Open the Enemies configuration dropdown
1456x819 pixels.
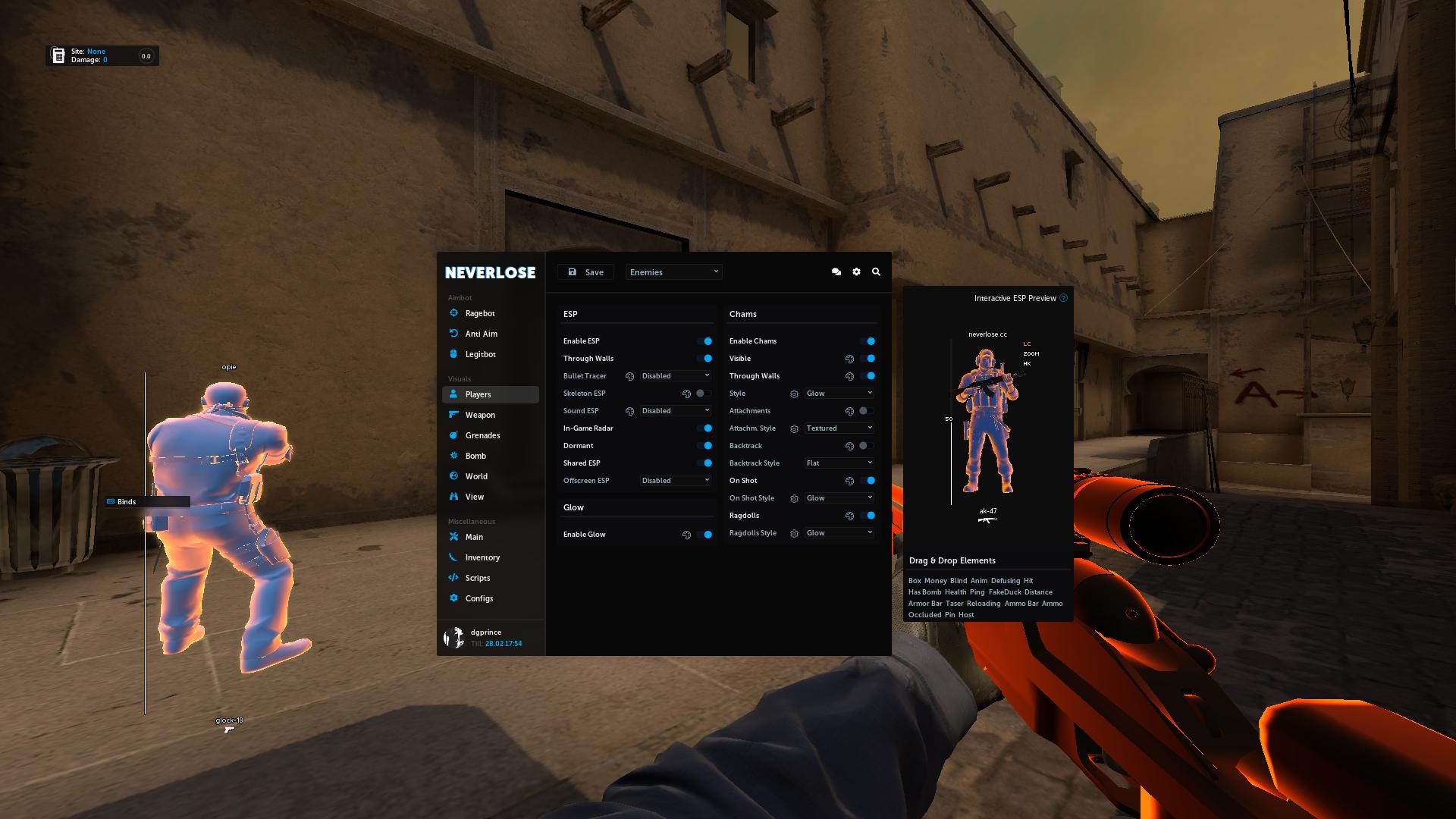673,271
